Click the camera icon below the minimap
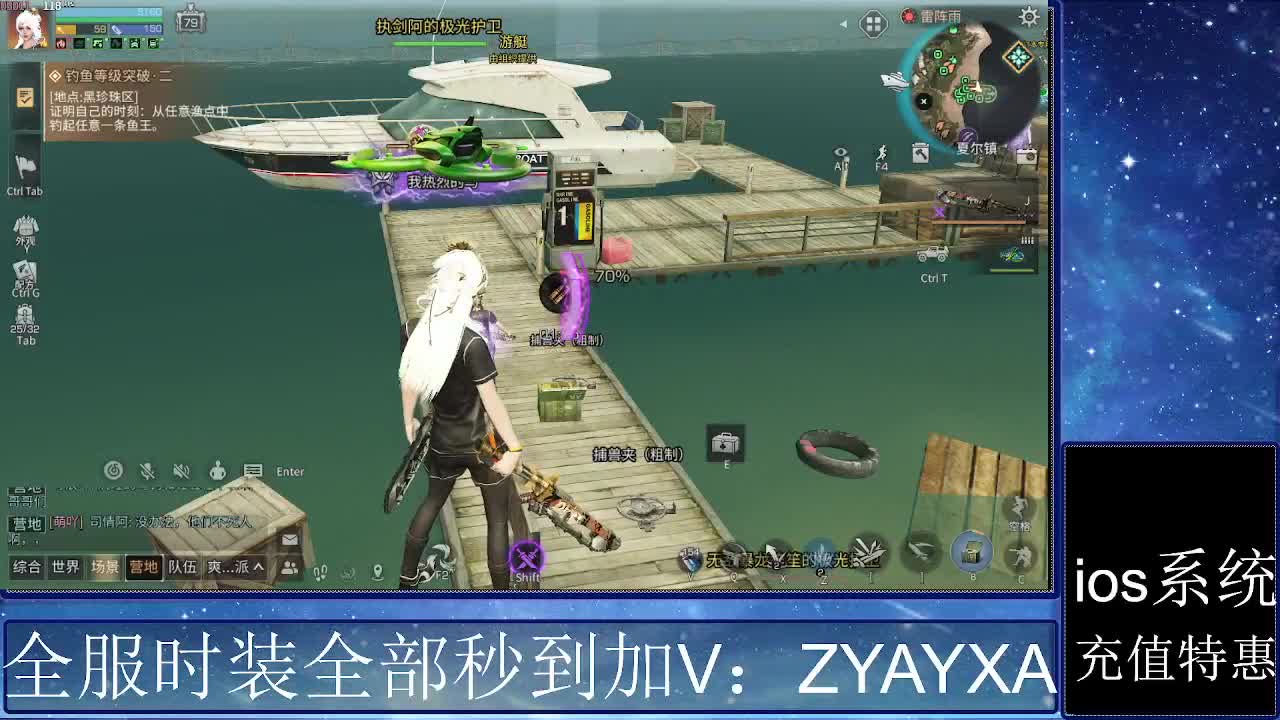This screenshot has width=1280, height=720. click(1028, 155)
